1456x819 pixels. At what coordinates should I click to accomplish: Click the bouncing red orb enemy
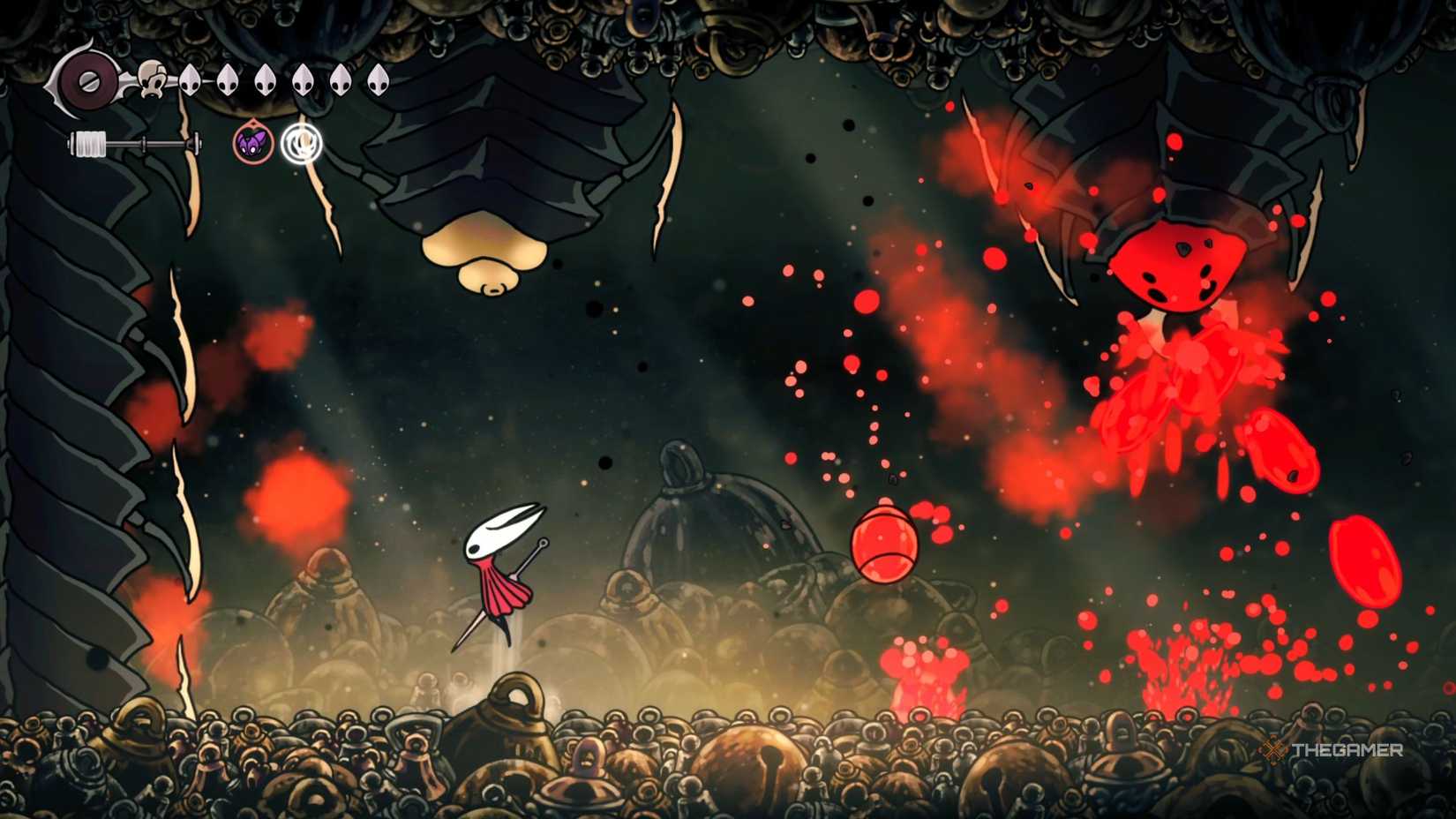pos(885,543)
